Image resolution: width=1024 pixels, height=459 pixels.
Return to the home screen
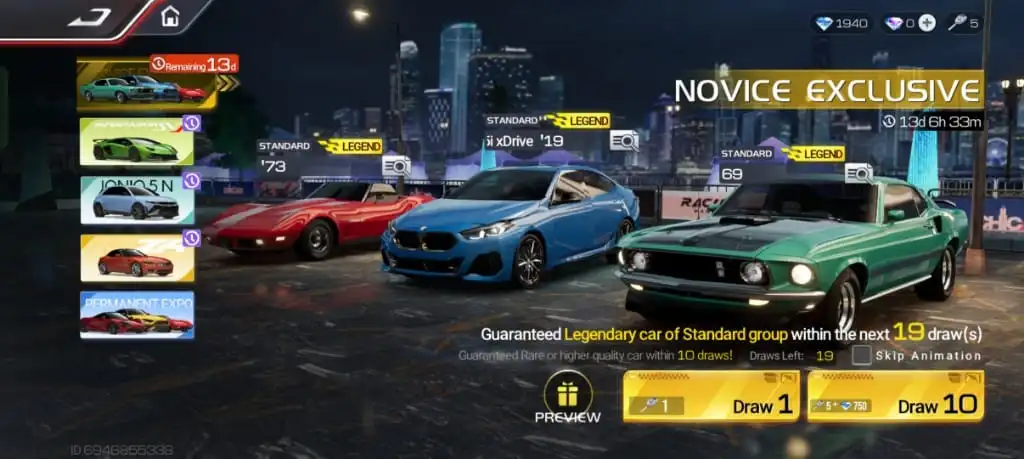coord(170,17)
